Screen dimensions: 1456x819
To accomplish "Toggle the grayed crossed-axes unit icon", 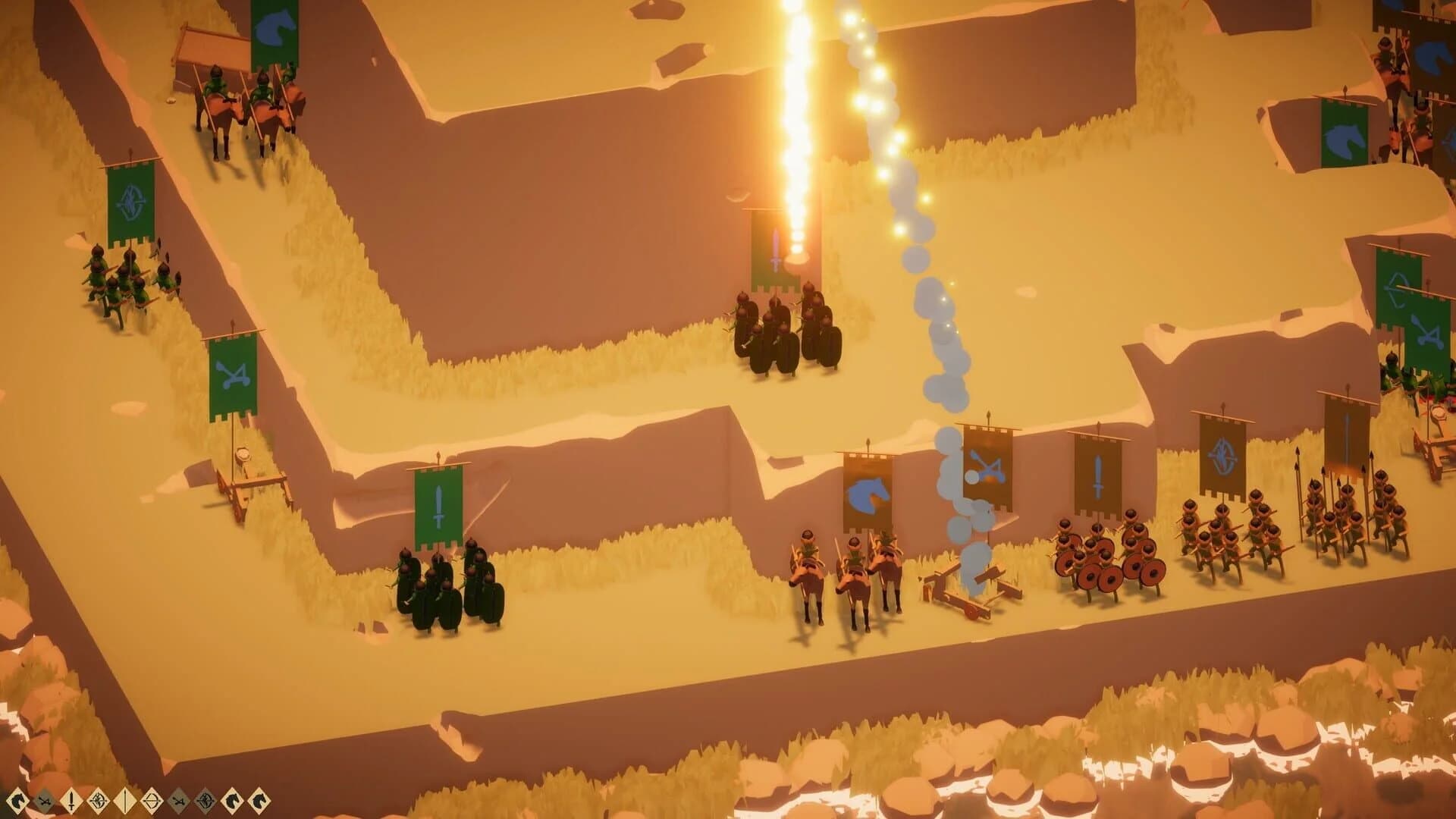I will [44, 800].
